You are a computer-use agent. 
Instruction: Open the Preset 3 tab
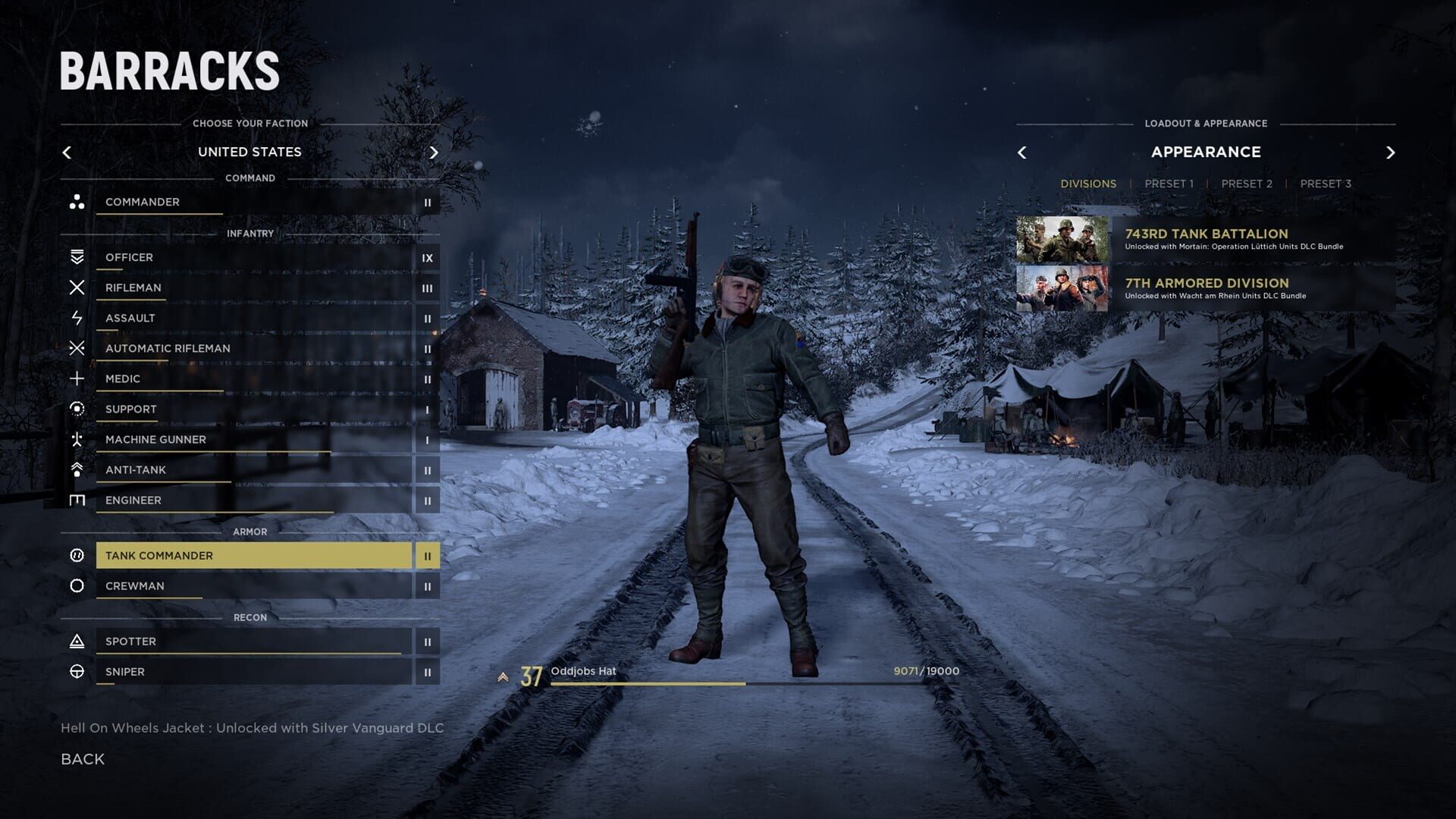click(x=1326, y=183)
